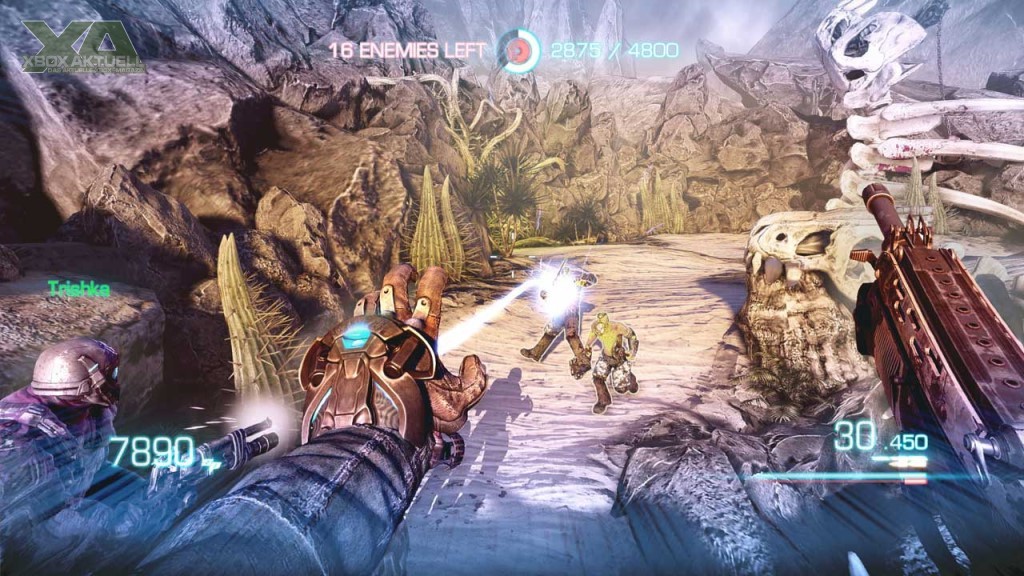Click the circular target icon beside enemies left
This screenshot has width=1024, height=576.
point(519,50)
